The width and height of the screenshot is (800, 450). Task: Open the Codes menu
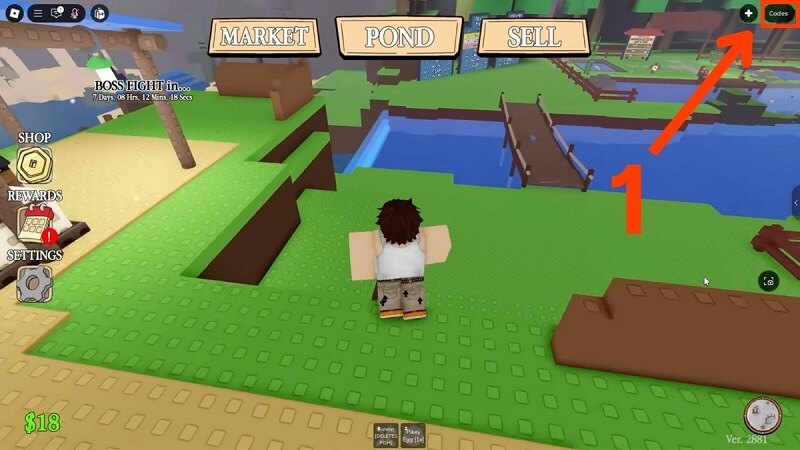[778, 13]
